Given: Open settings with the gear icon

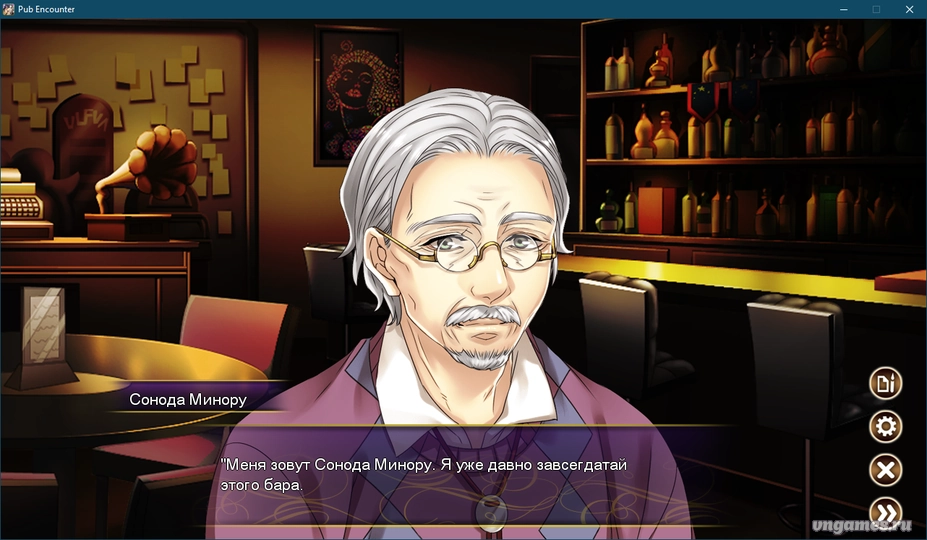Looking at the screenshot, I should click(x=885, y=427).
